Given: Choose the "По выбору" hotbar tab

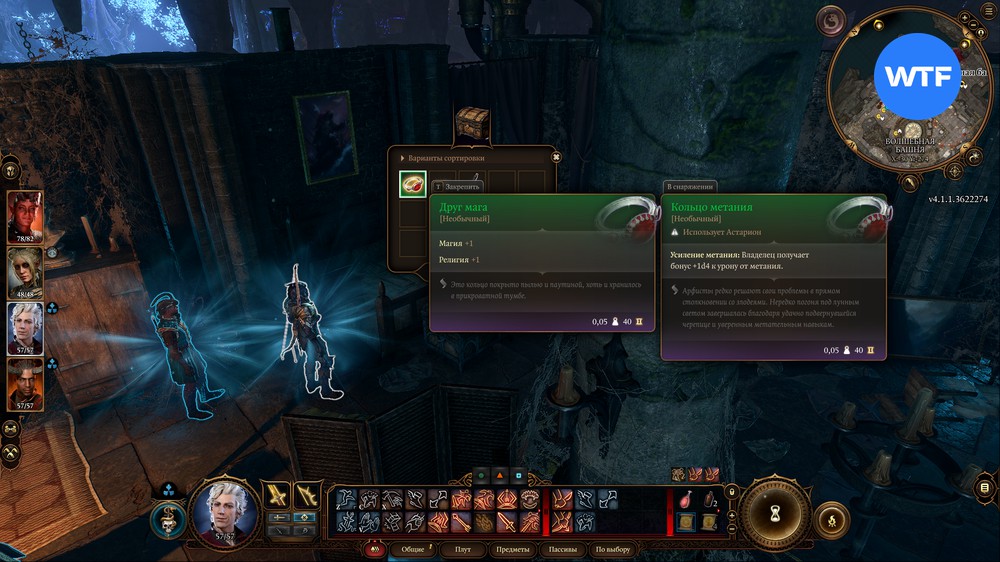Looking at the screenshot, I should (612, 550).
